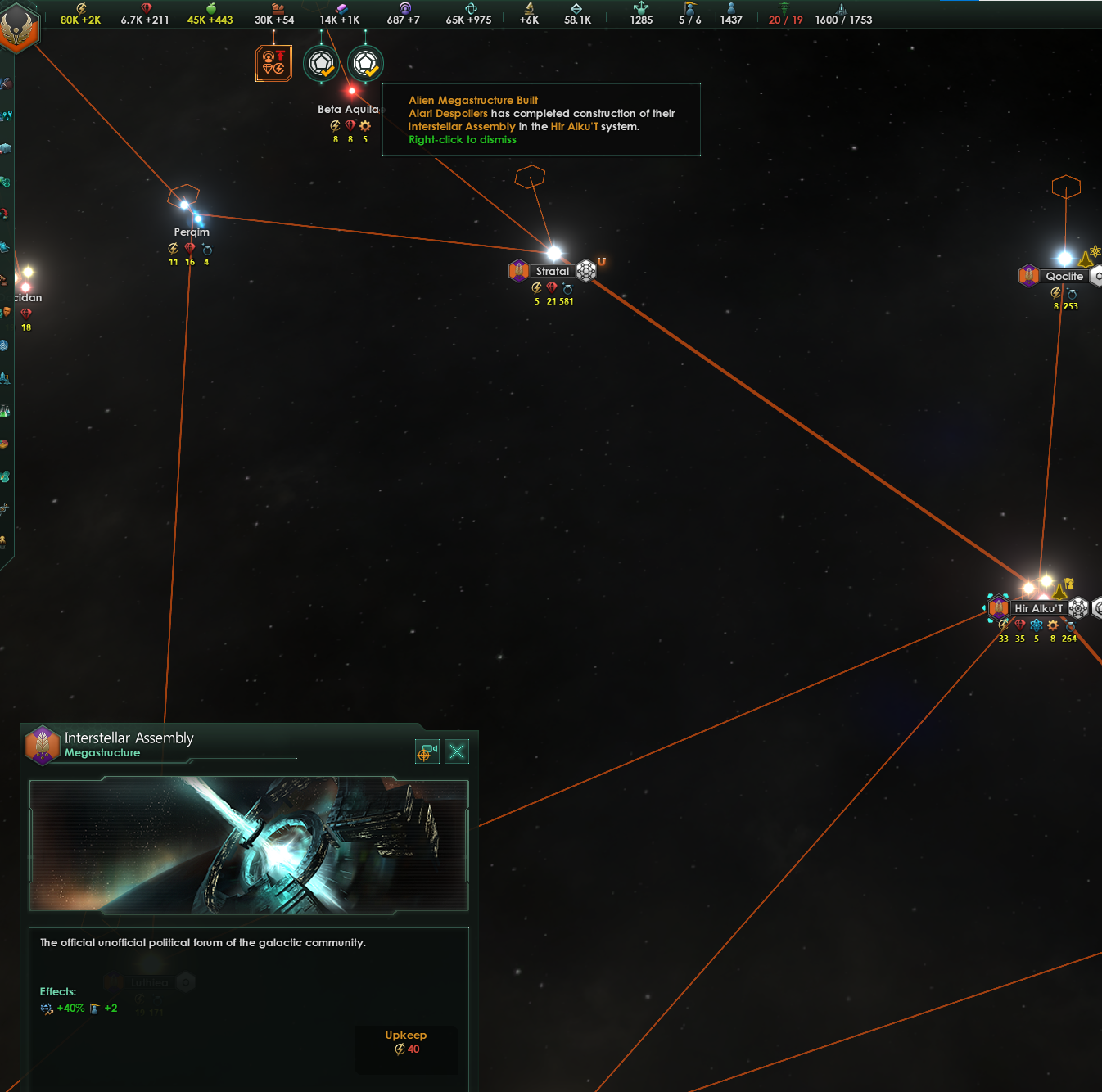Click the camera view button on the assembly panel
Viewport: 1102px width, 1092px height.
click(427, 751)
